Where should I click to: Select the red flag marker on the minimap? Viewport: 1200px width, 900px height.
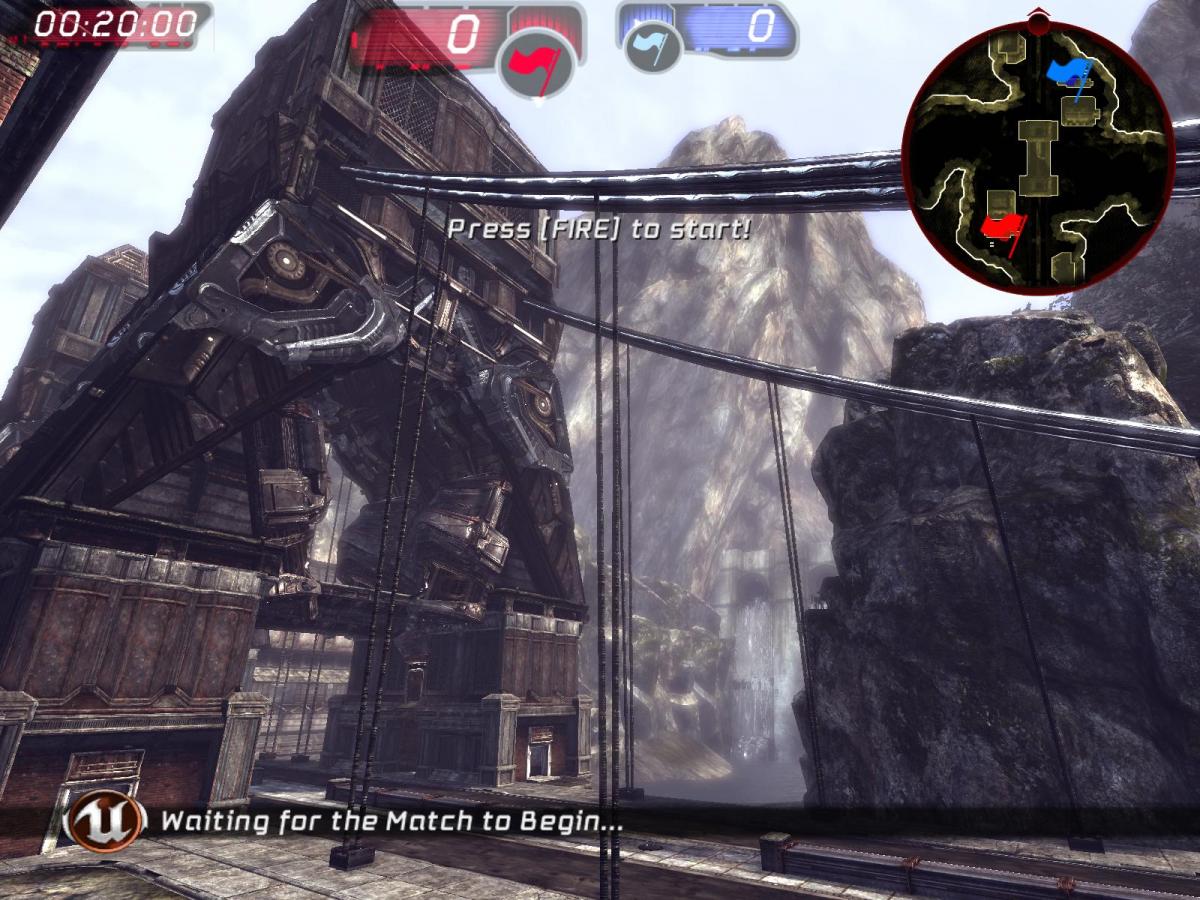(1000, 228)
